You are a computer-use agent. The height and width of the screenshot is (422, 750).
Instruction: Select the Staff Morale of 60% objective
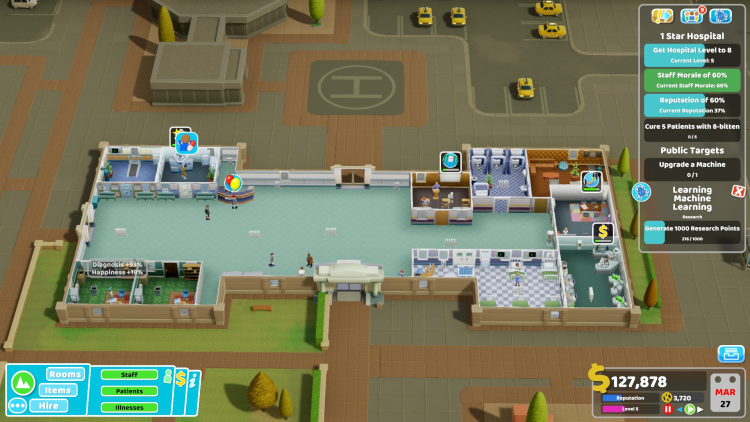pos(692,79)
